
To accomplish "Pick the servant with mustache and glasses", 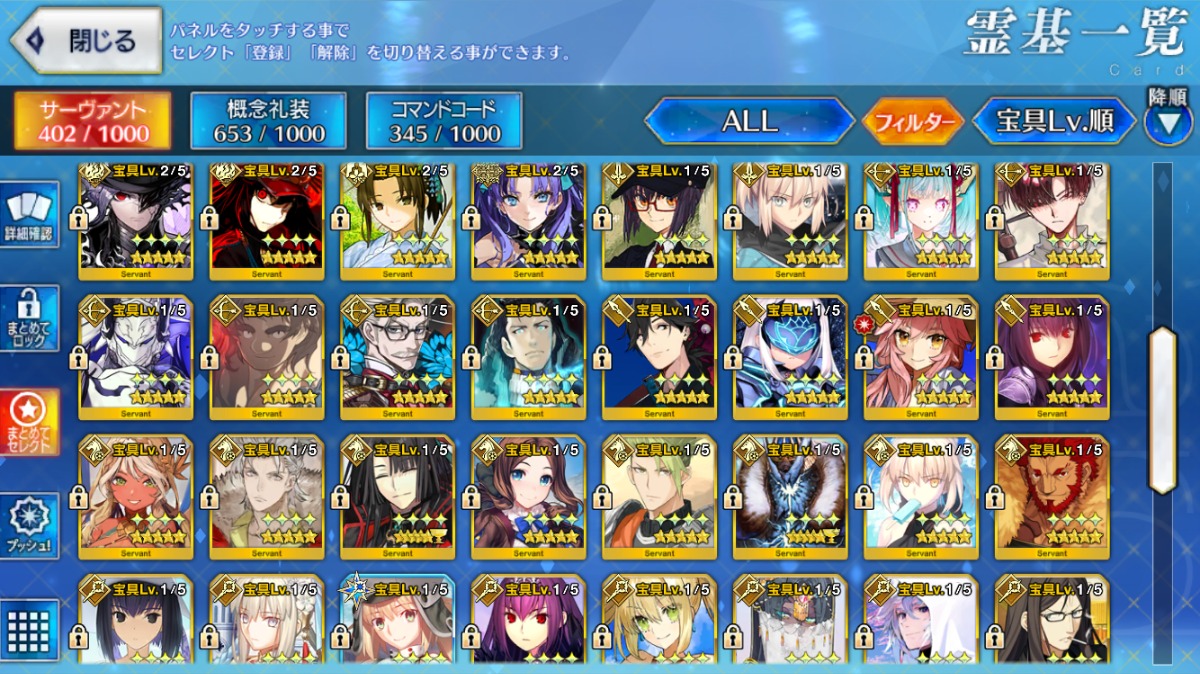I will tap(397, 357).
